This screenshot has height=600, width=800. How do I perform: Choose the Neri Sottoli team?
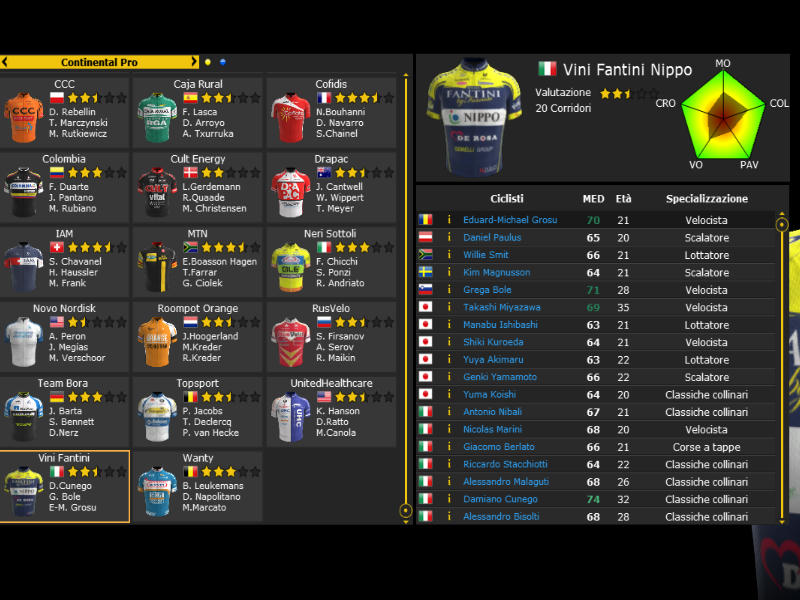tap(331, 262)
